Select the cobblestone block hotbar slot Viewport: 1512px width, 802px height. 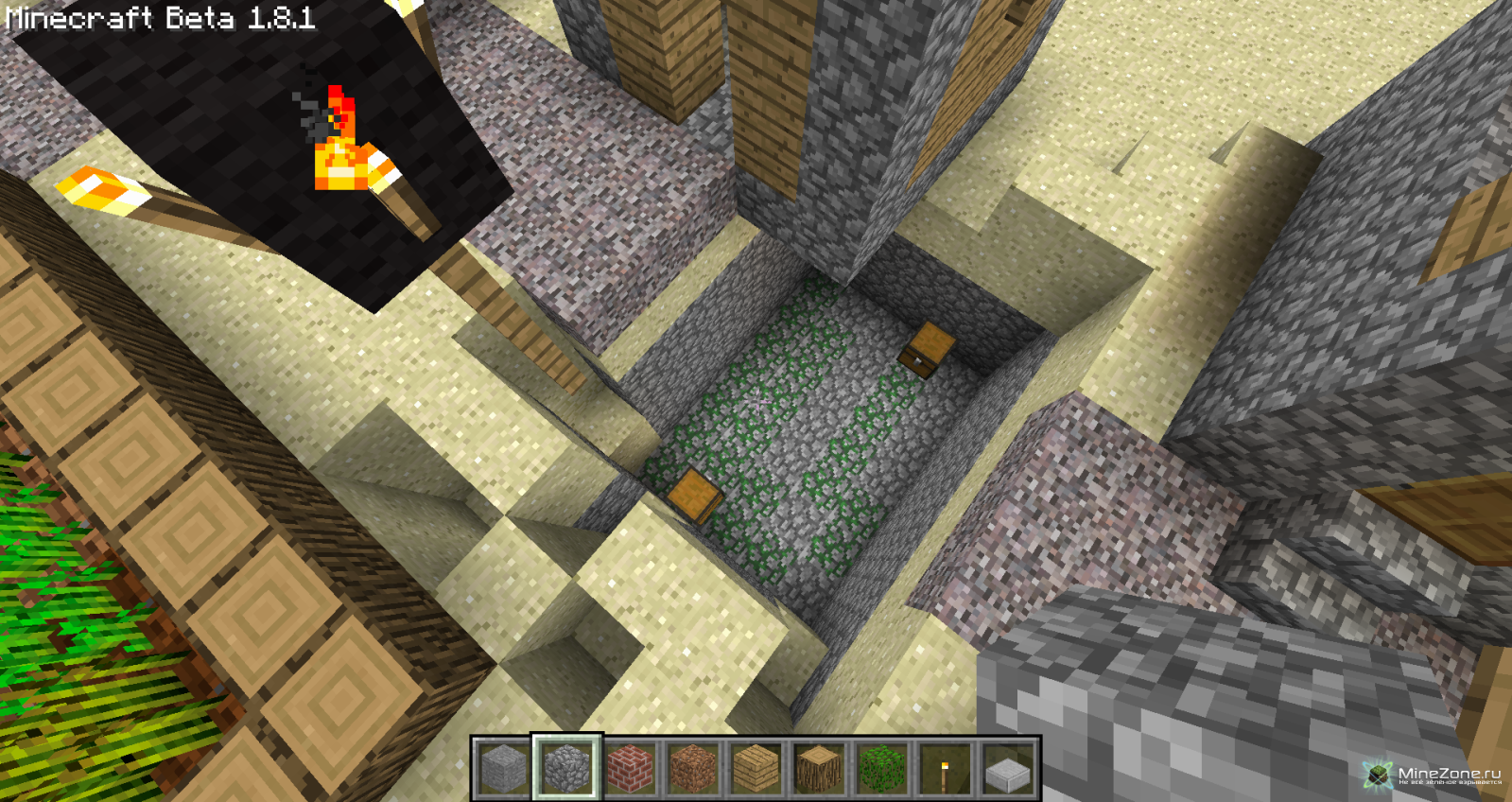(566, 767)
